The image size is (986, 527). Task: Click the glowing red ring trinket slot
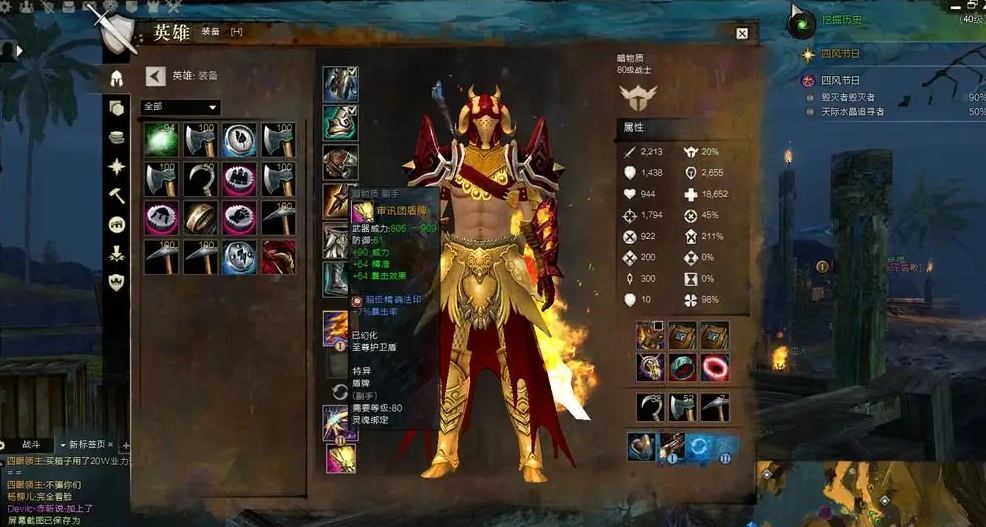[715, 367]
